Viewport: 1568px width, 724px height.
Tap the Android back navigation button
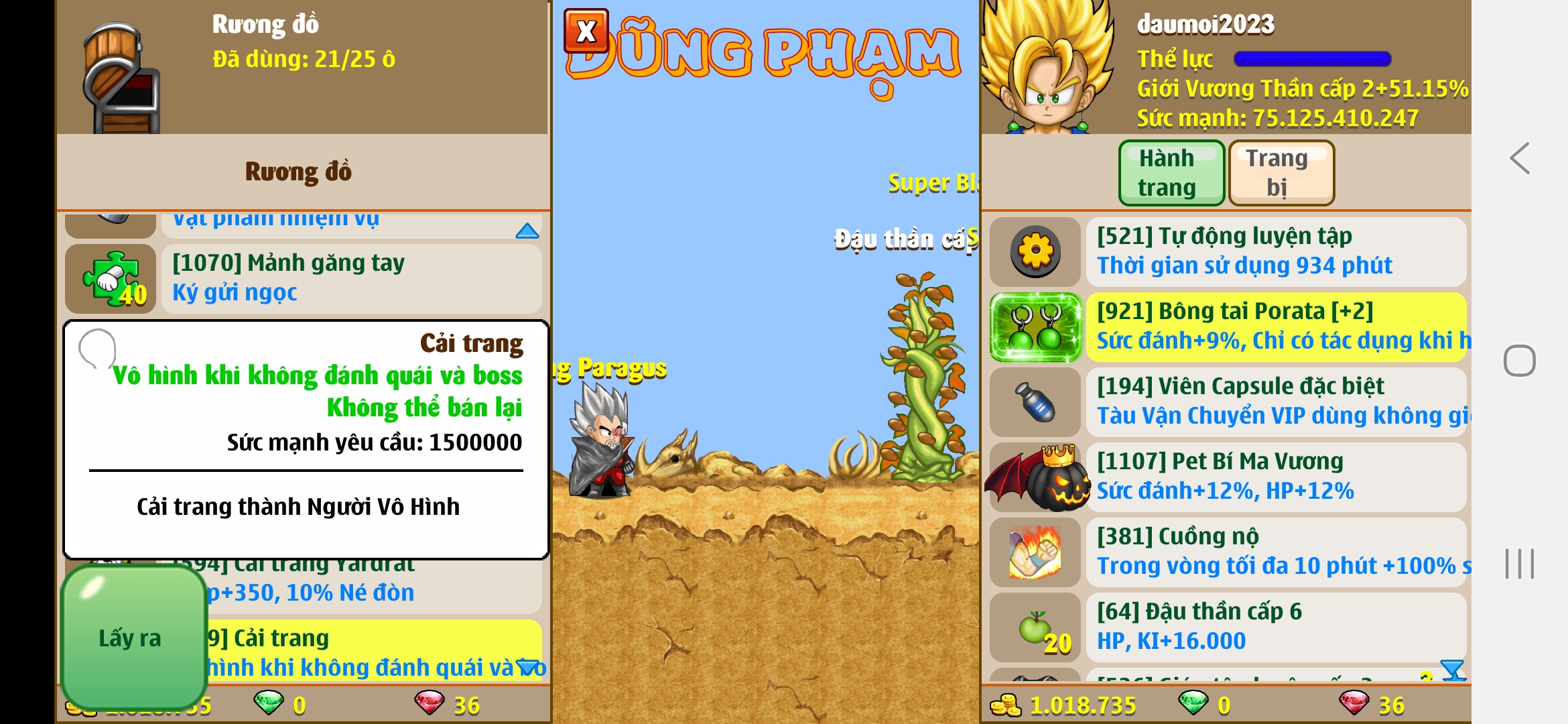tap(1520, 160)
